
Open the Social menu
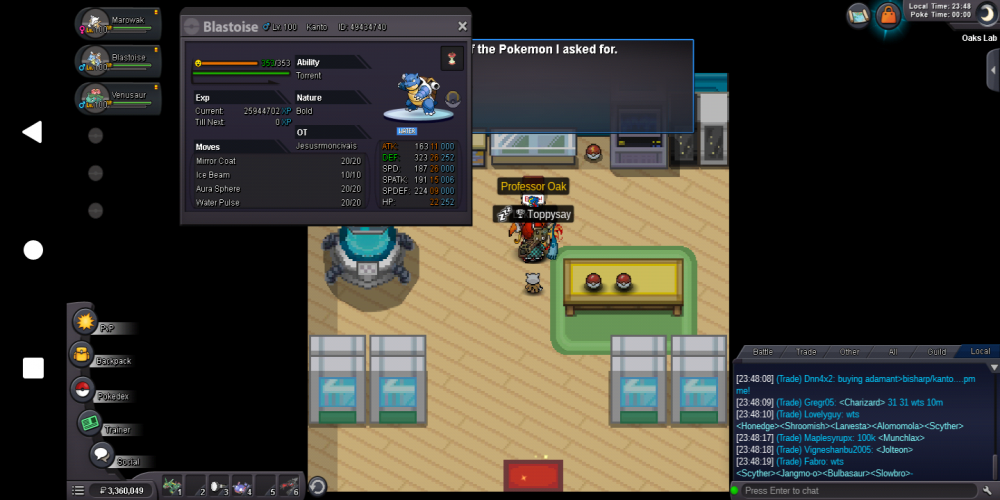tap(101, 456)
